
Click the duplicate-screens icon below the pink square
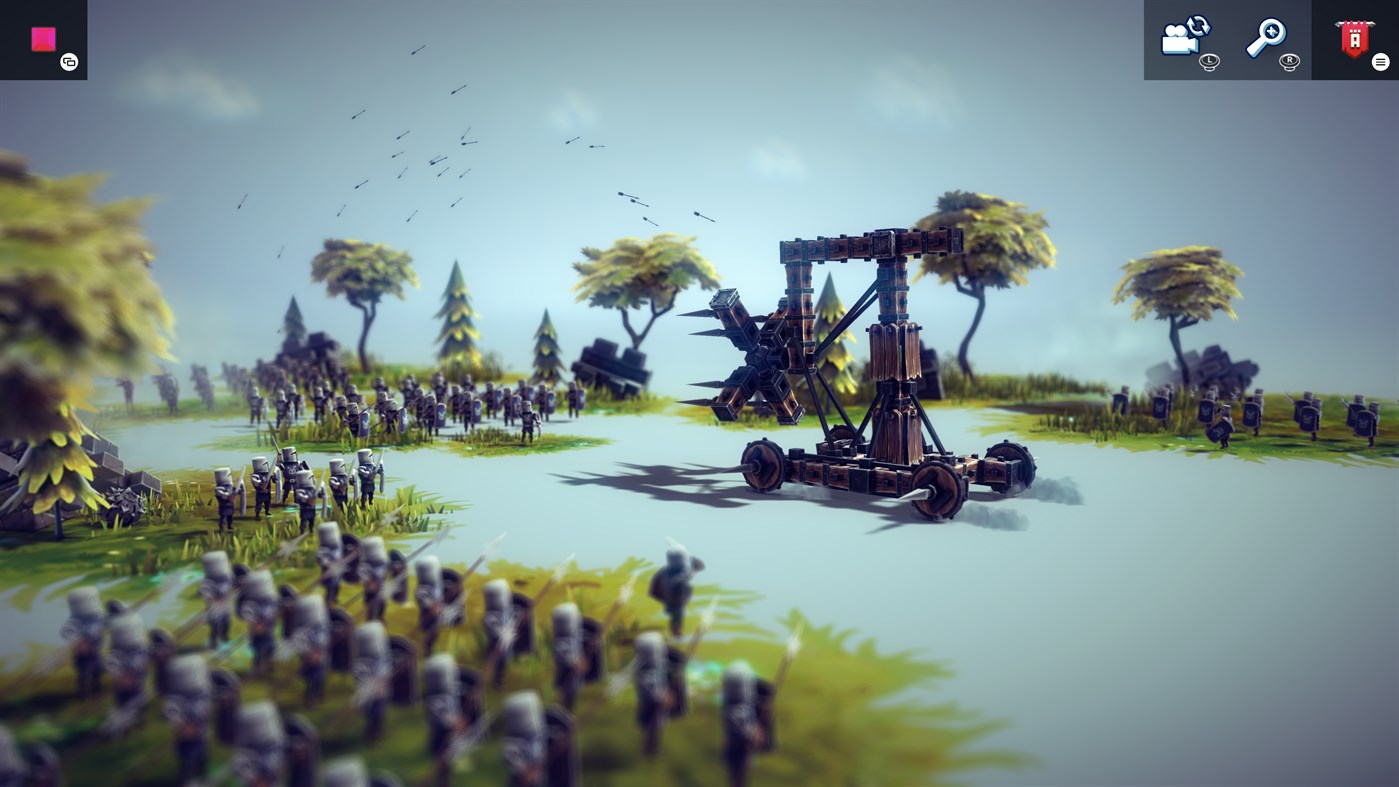pos(67,61)
